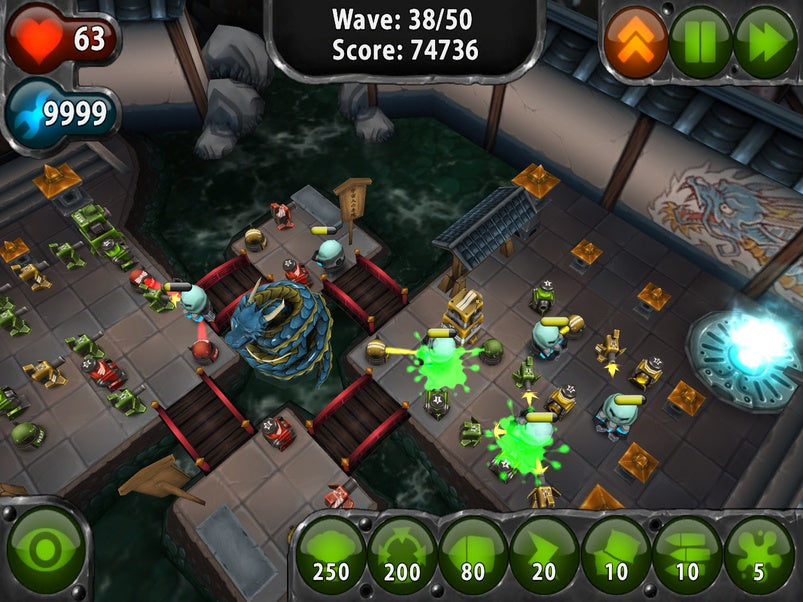Pause the game
Viewport: 803px width, 602px height.
[x=700, y=42]
